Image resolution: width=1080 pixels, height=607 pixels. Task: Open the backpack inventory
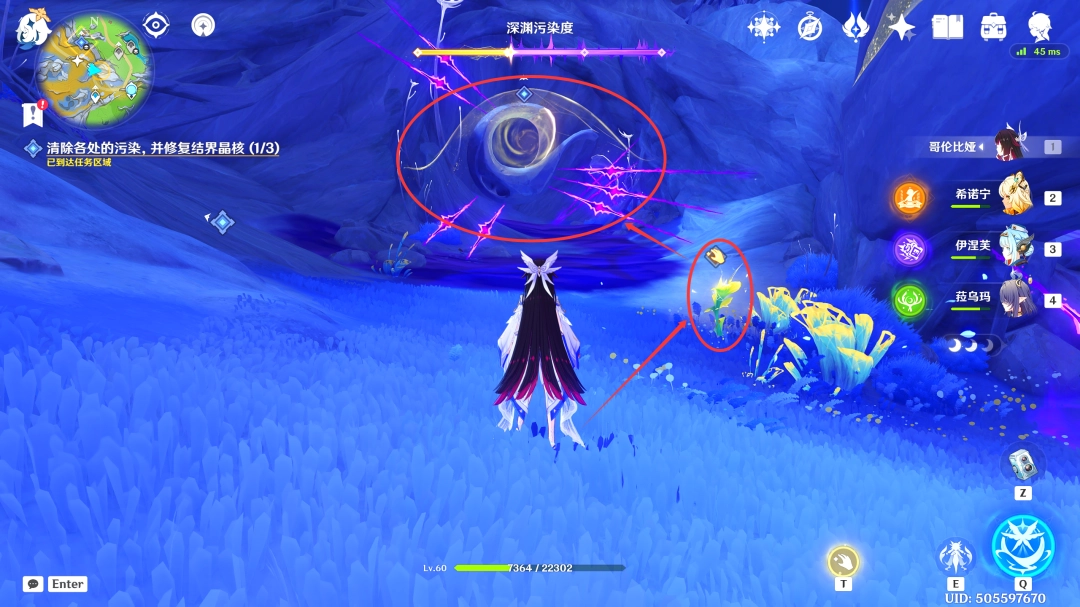[993, 27]
